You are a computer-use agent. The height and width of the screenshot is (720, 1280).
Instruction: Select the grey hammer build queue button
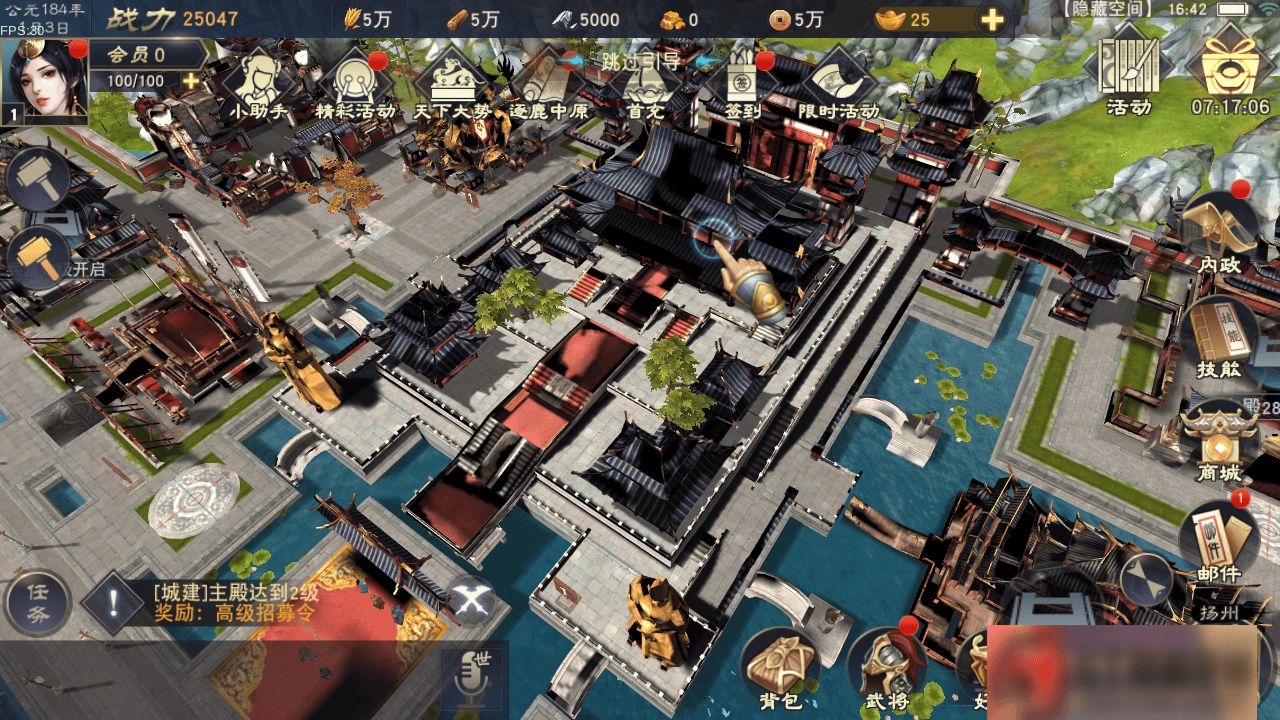pos(38,179)
